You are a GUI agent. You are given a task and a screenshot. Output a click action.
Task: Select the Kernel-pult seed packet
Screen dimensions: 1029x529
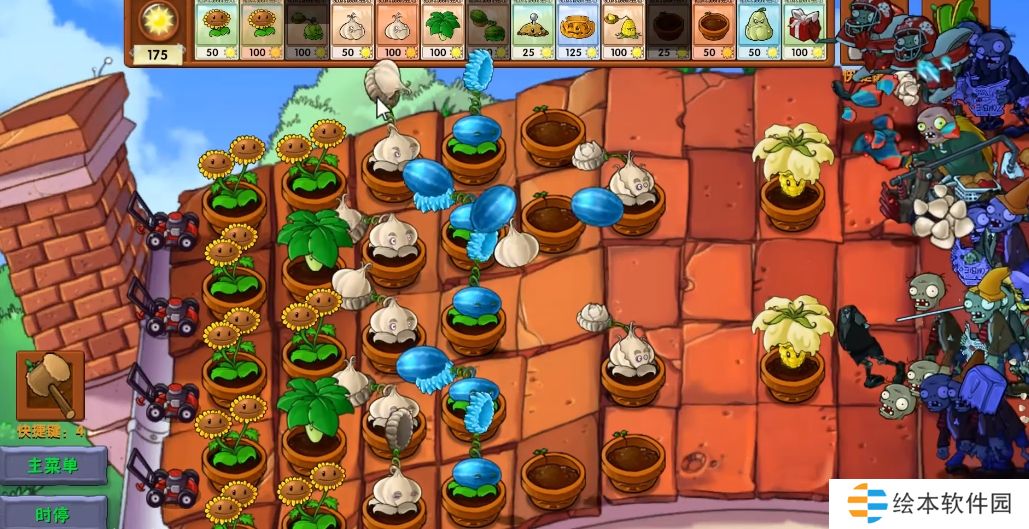point(623,30)
